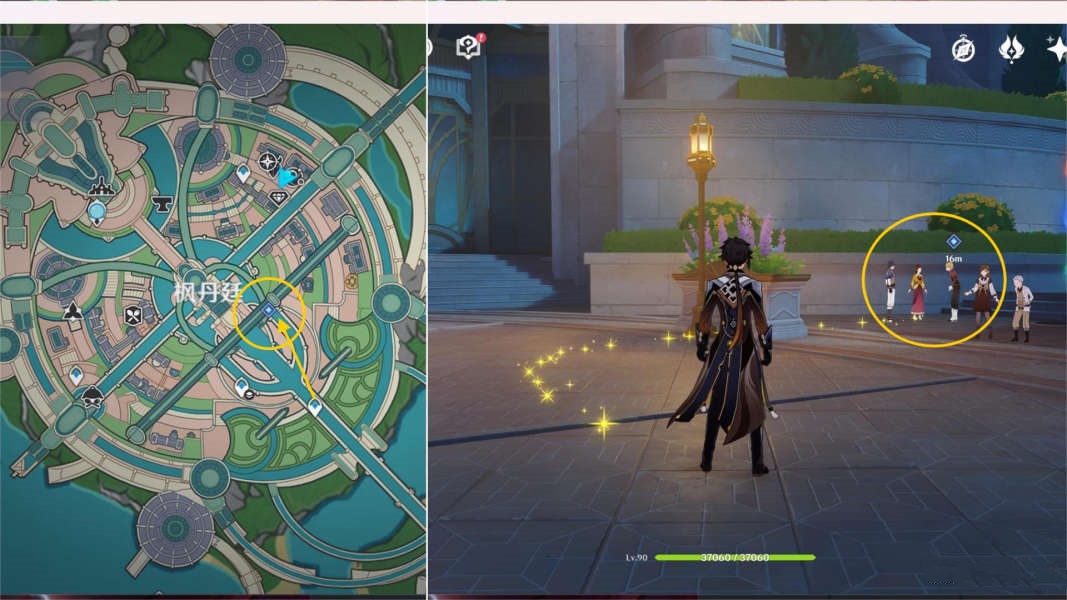This screenshot has height=600, width=1067.
Task: Open the four-pointed star Wish icon
Action: (x=1056, y=48)
